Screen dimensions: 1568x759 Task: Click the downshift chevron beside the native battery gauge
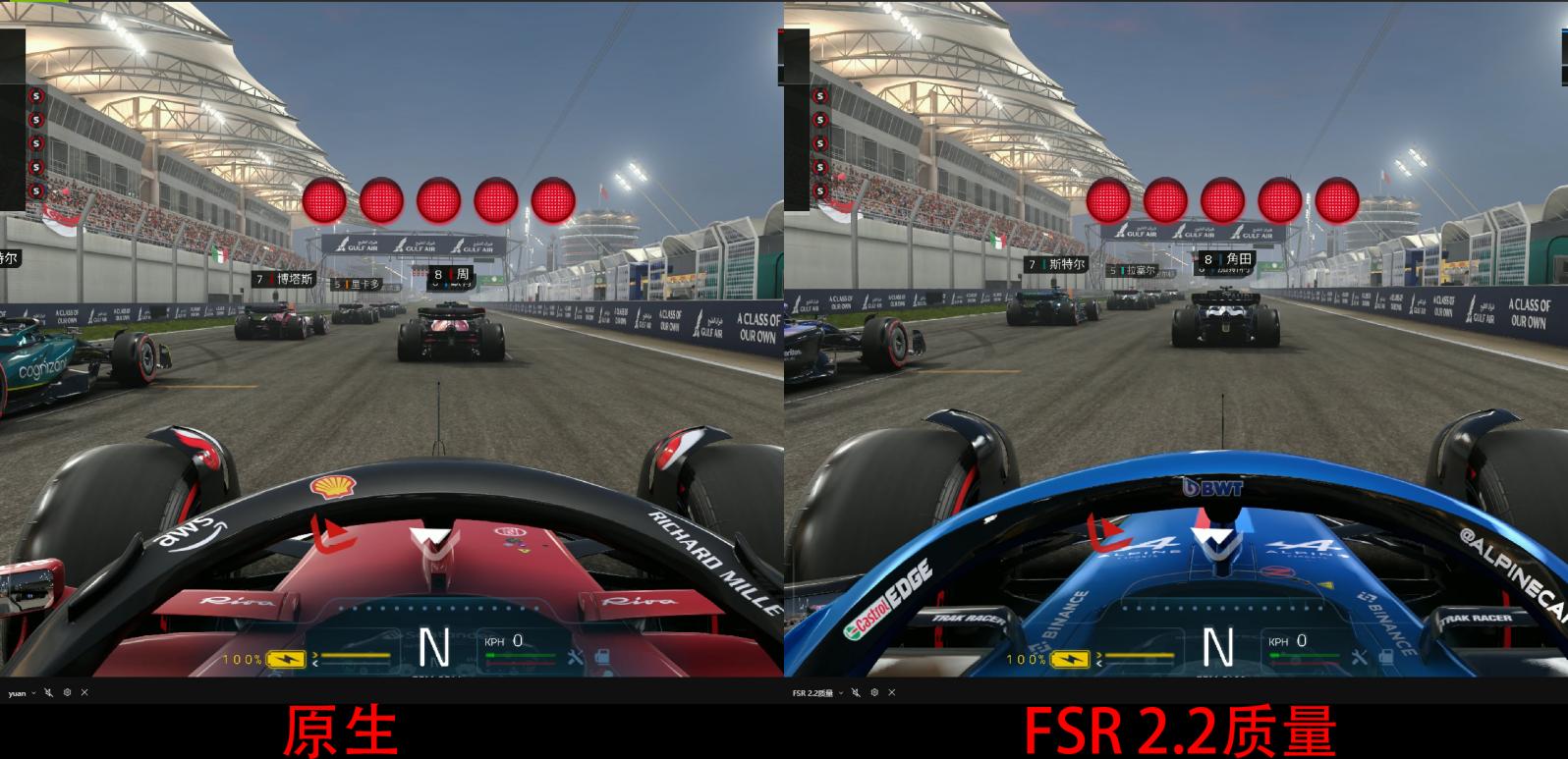tap(316, 665)
